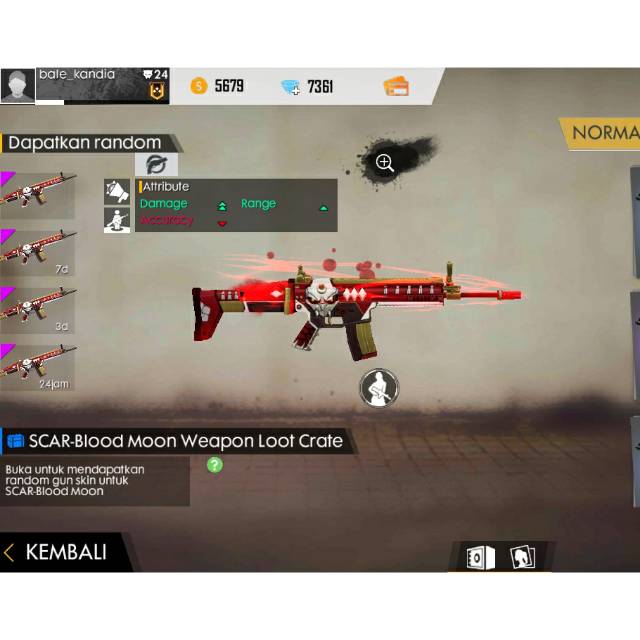Select the 7d SCAR skin thumbnail
This screenshot has width=640, height=640.
coord(38,249)
